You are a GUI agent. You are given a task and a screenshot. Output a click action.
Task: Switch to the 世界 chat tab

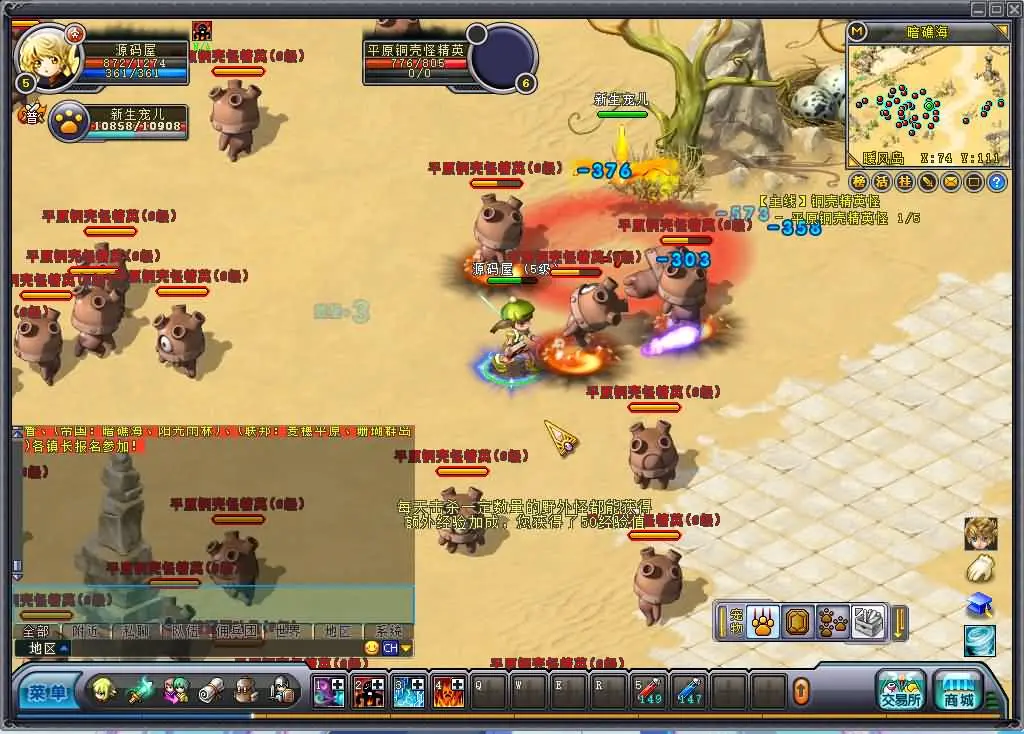[287, 631]
